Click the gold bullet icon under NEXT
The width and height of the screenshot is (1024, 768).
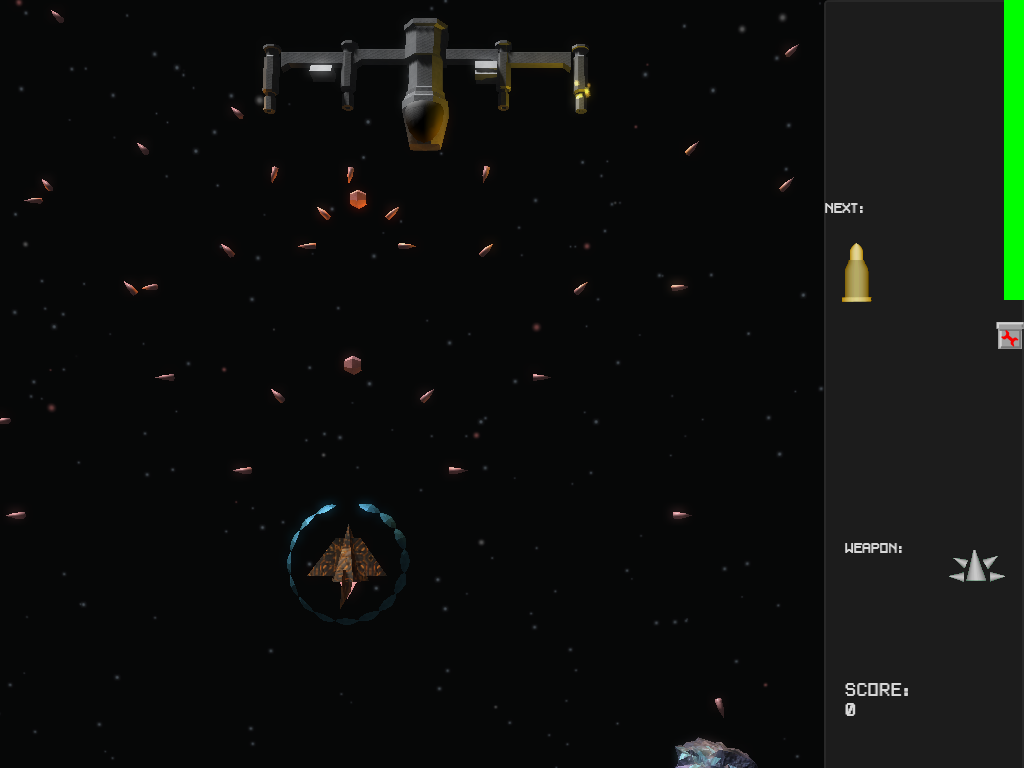(856, 273)
